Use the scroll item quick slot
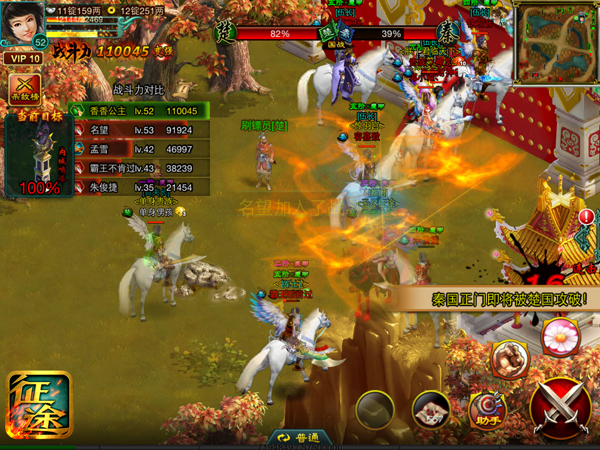 click(431, 408)
